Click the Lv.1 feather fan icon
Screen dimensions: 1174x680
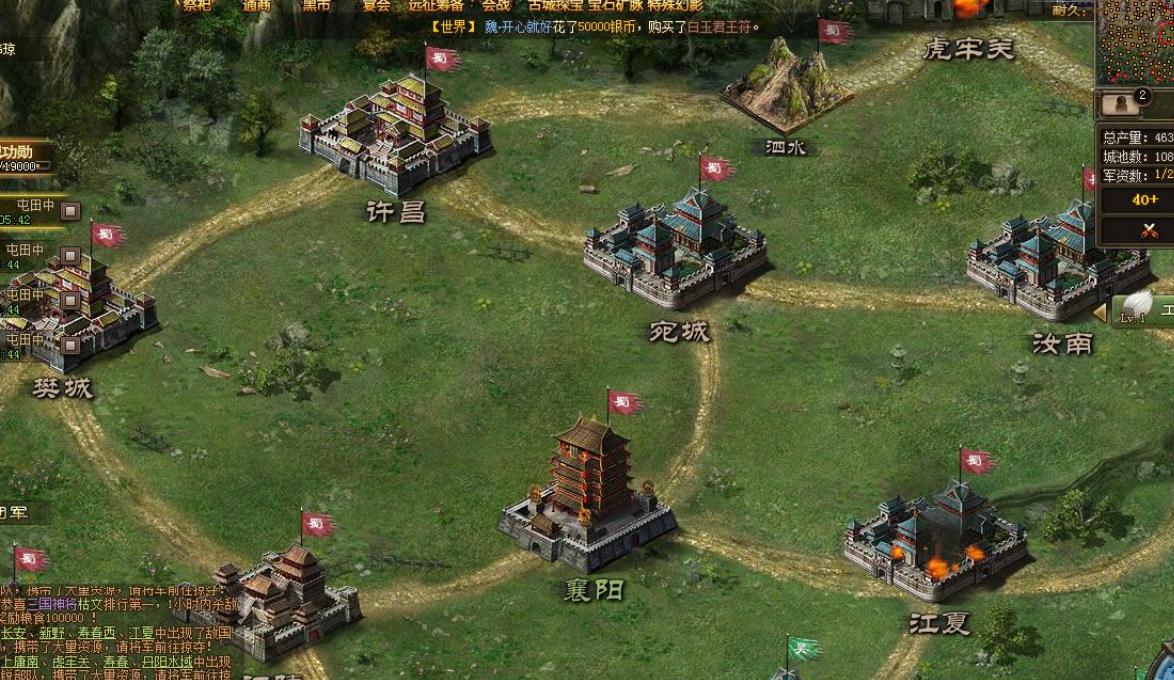click(x=1136, y=307)
